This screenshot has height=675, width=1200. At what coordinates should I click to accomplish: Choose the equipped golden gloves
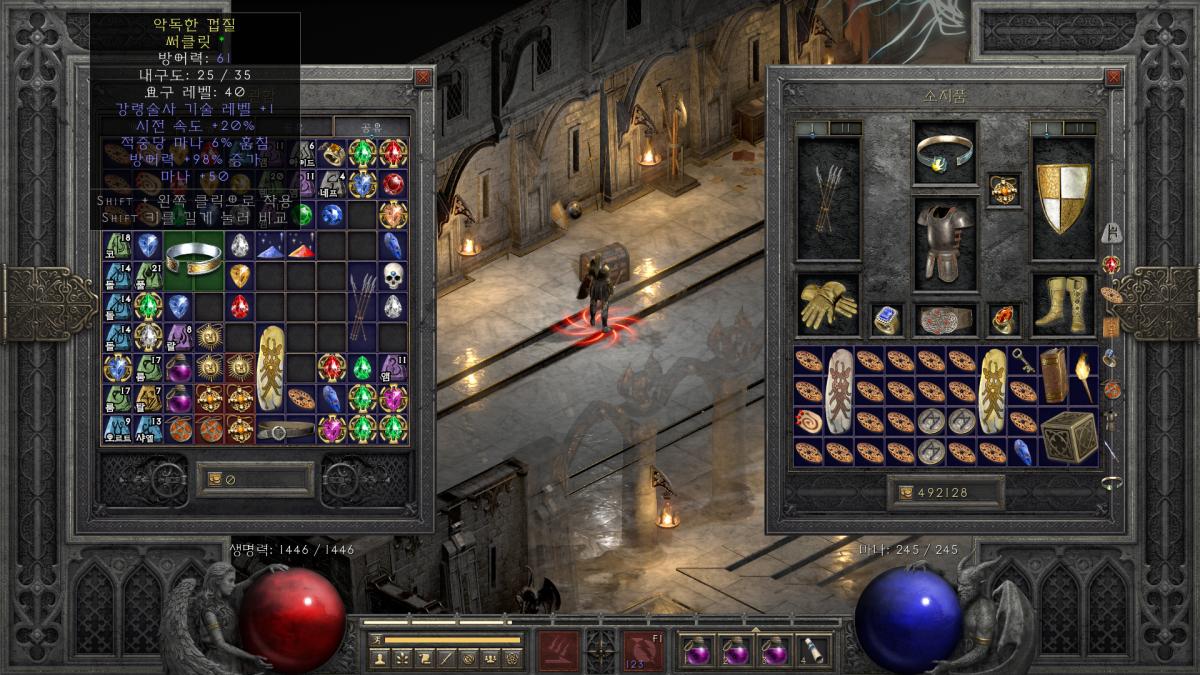click(x=828, y=305)
